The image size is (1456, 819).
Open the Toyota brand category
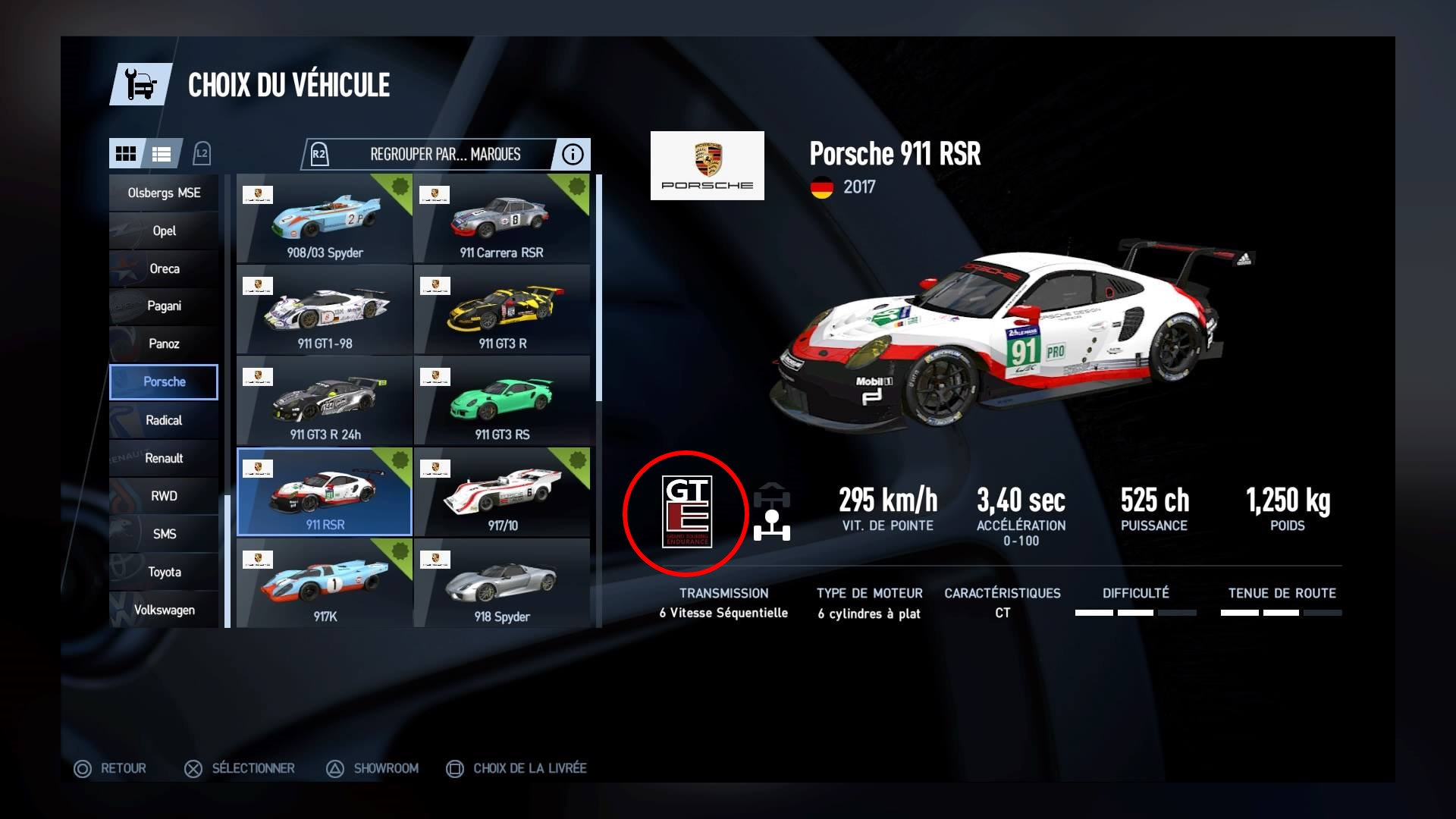(x=164, y=572)
